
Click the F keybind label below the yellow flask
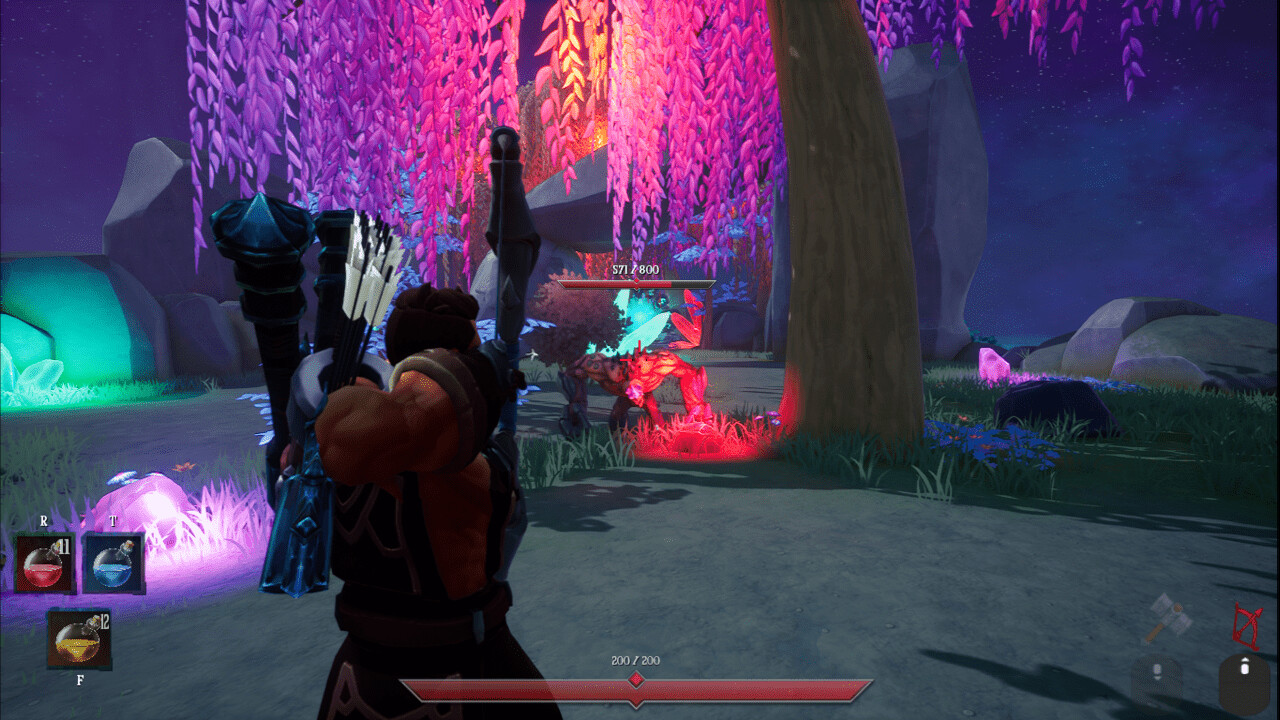[78, 680]
